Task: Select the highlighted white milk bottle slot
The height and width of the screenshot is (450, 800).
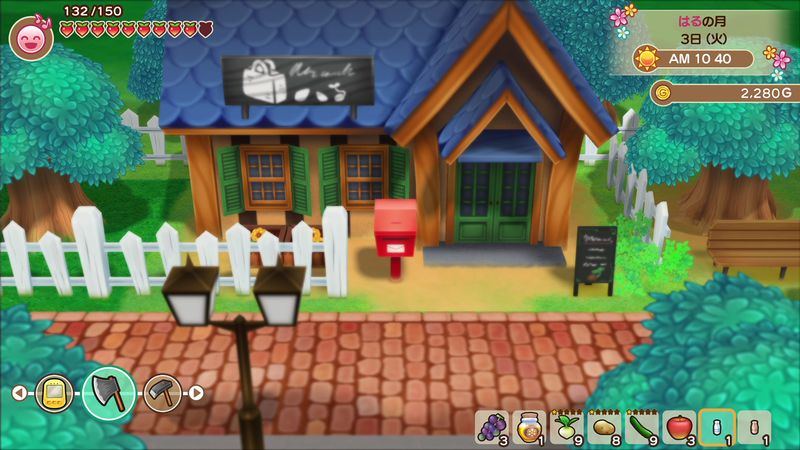Action: [x=717, y=427]
